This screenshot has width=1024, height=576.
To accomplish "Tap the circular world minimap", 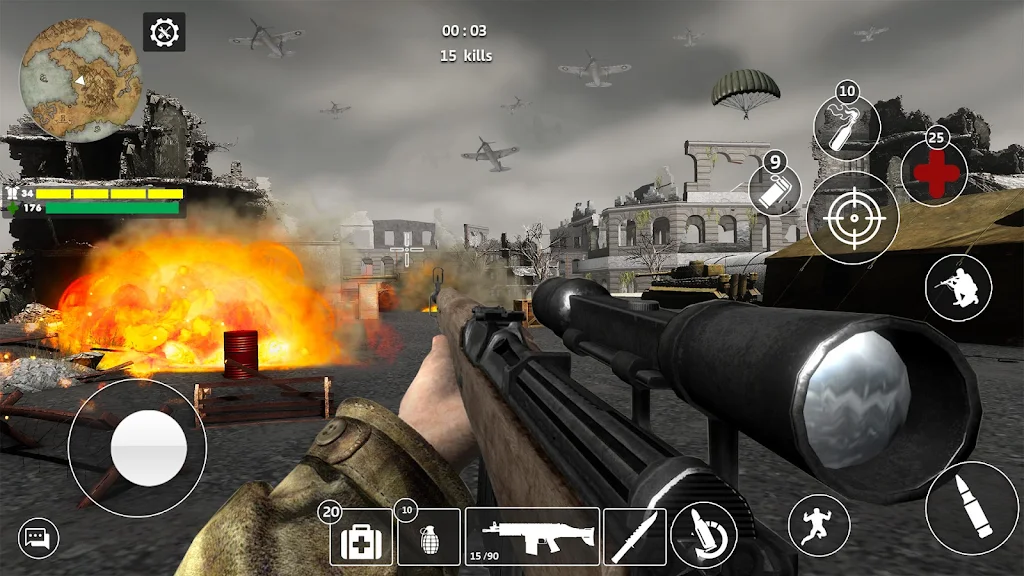I will pyautogui.click(x=81, y=80).
